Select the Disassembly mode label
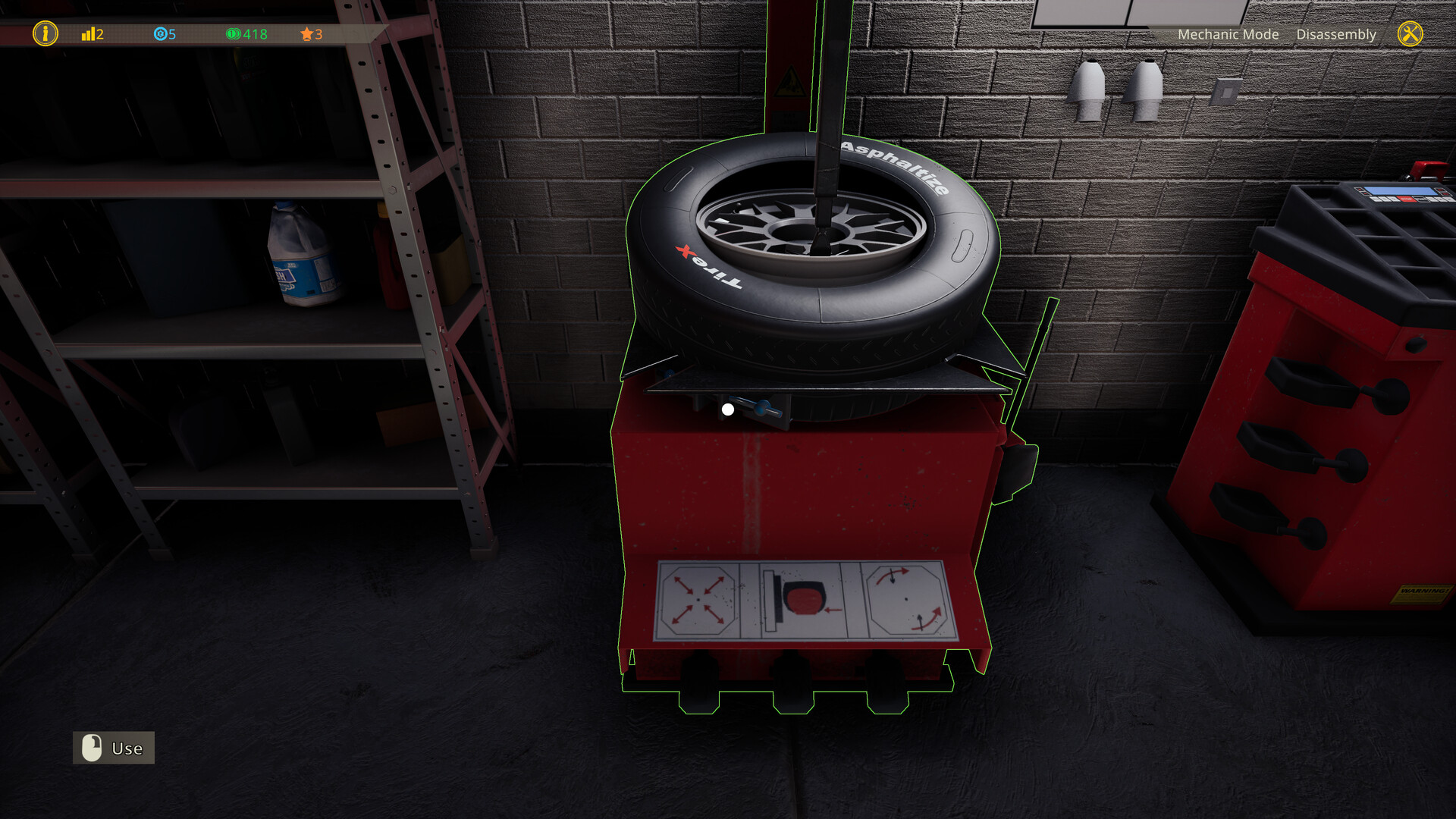 coord(1336,34)
